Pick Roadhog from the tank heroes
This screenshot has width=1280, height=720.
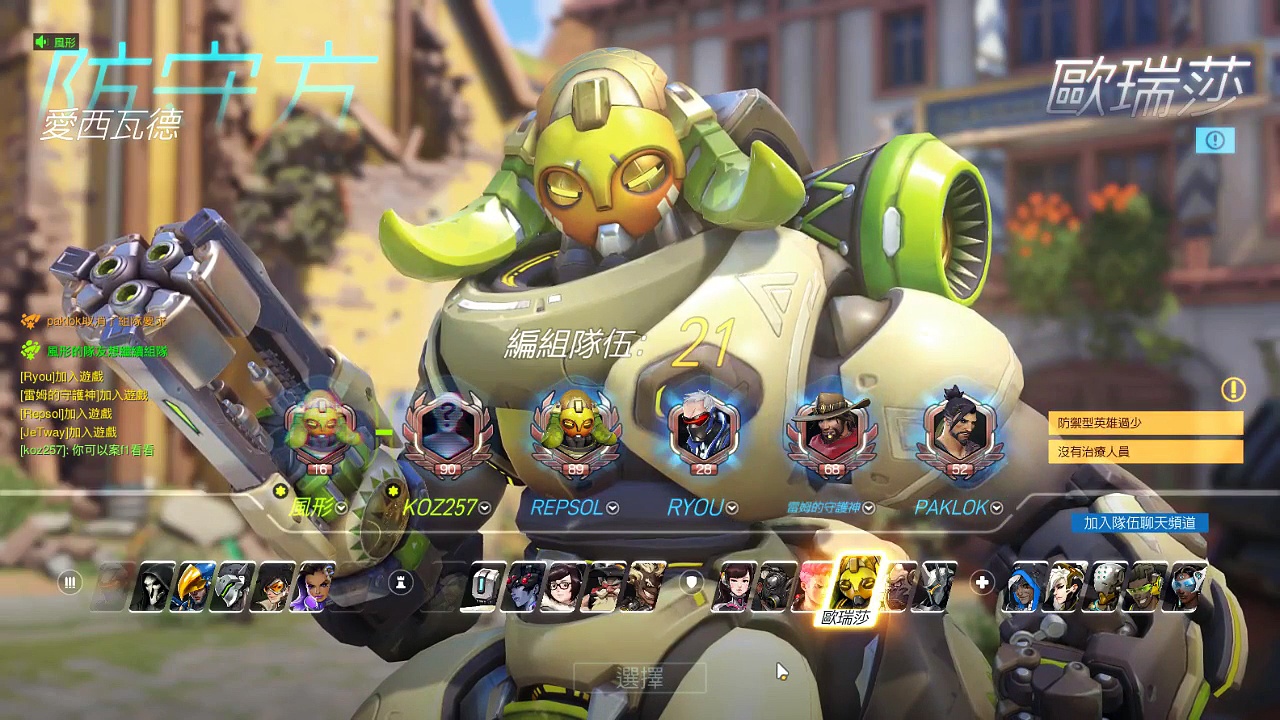point(772,585)
